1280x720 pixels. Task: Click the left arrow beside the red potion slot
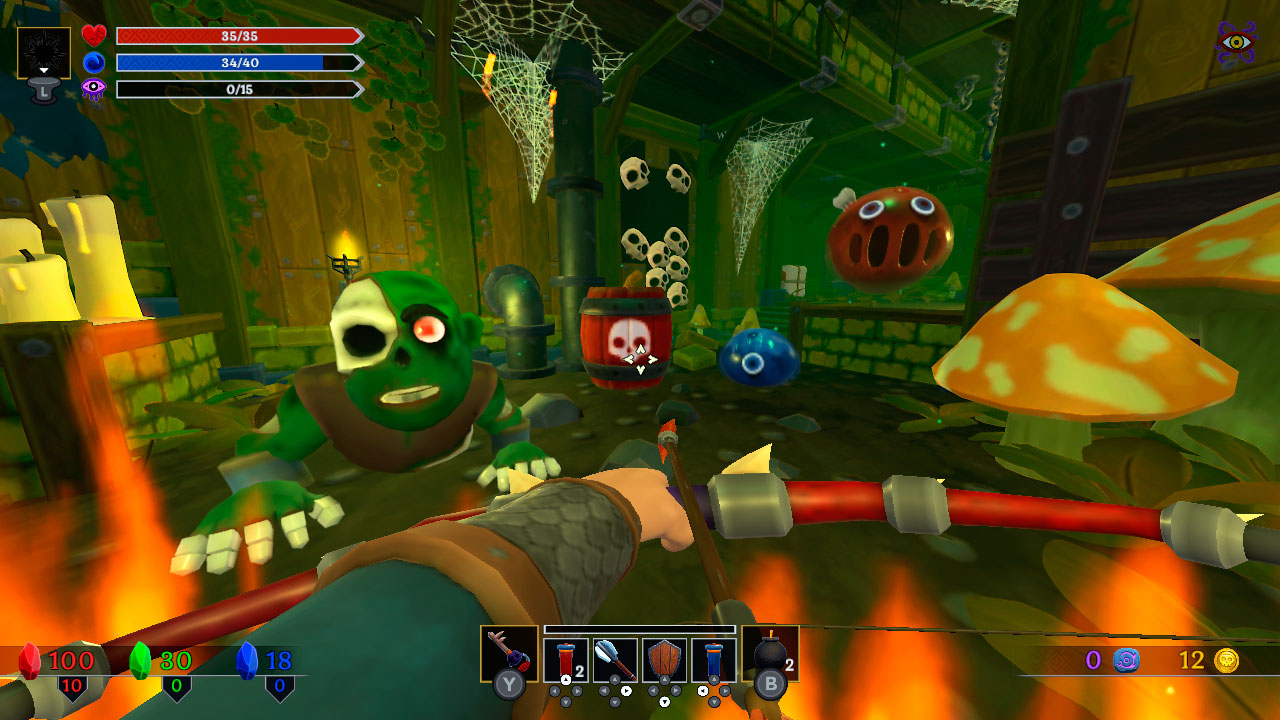coord(555,690)
